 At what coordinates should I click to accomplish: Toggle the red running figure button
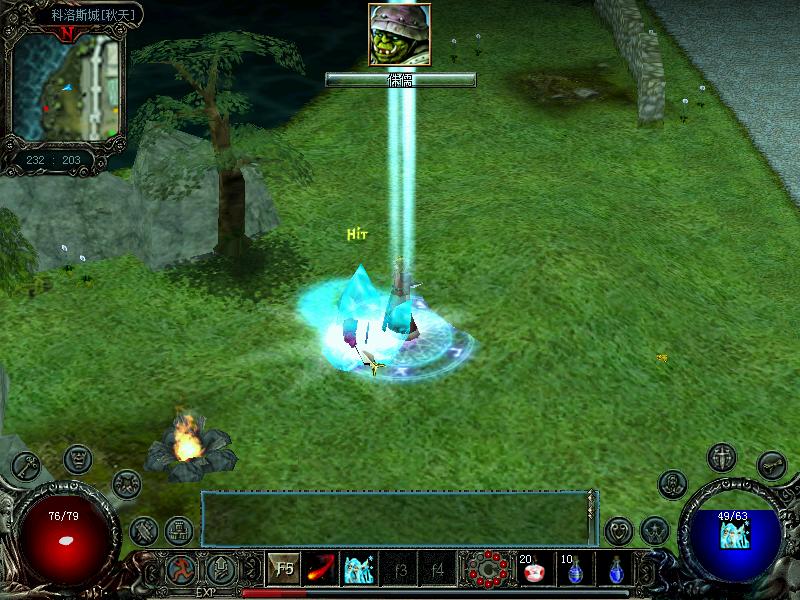coord(181,570)
